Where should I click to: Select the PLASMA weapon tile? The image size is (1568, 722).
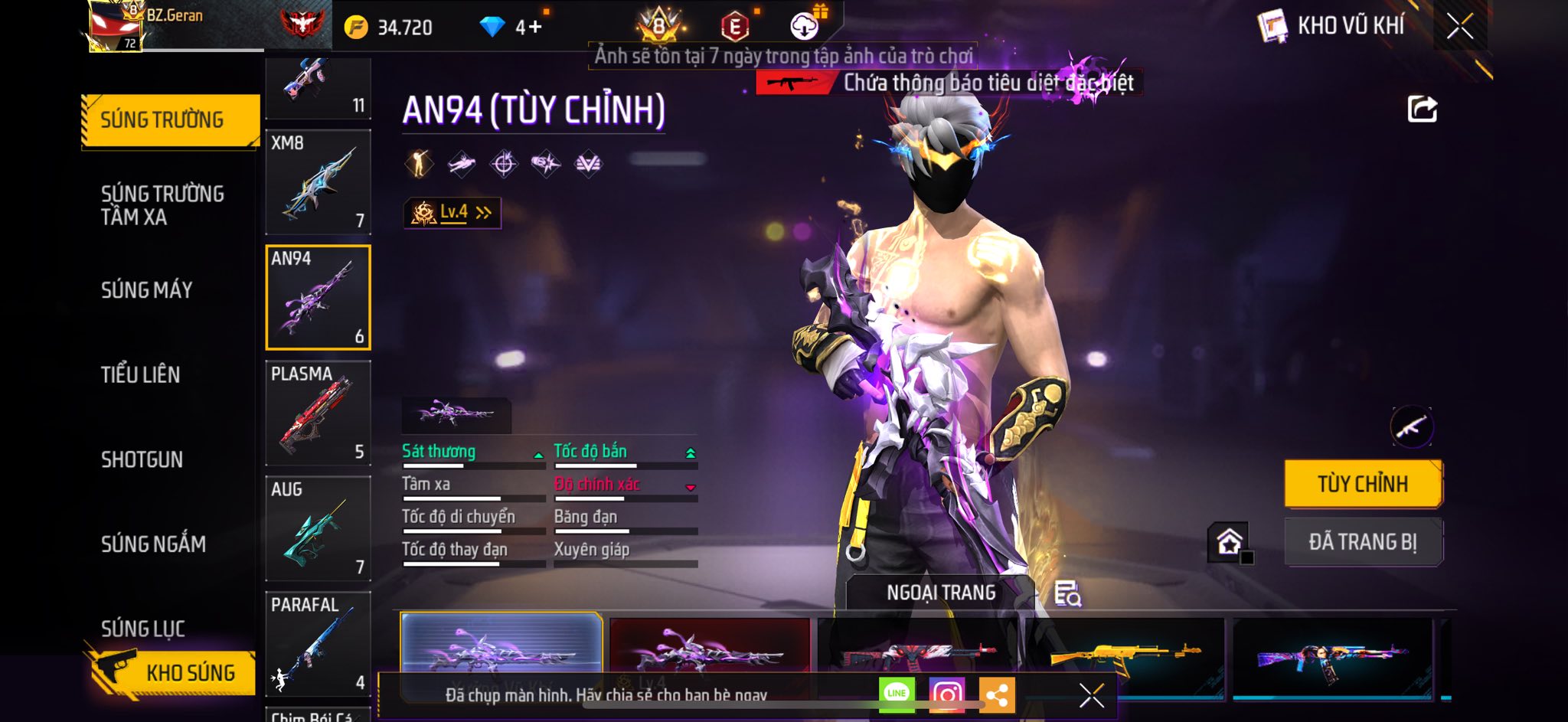click(x=318, y=413)
